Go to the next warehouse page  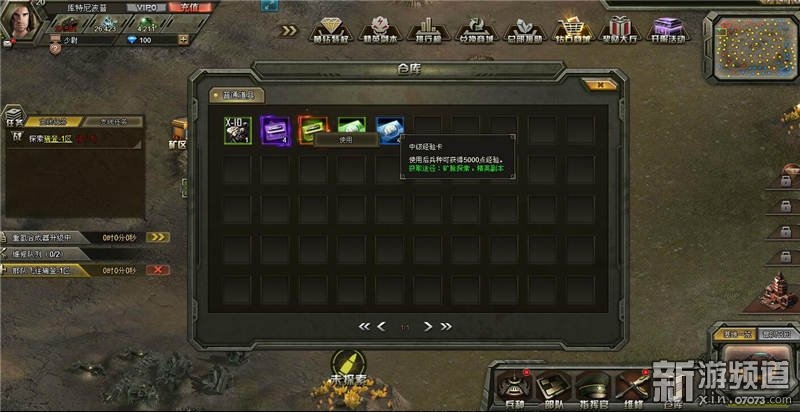pos(428,326)
